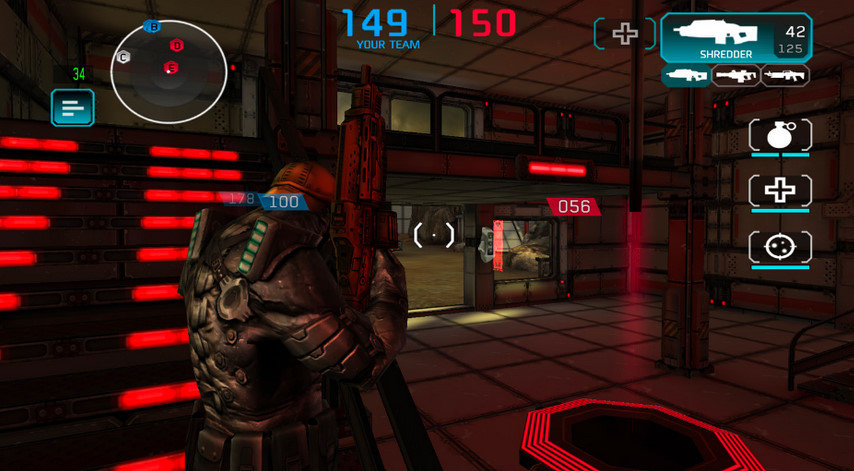
Task: Activate the crosshair target gadget
Action: [x=780, y=246]
